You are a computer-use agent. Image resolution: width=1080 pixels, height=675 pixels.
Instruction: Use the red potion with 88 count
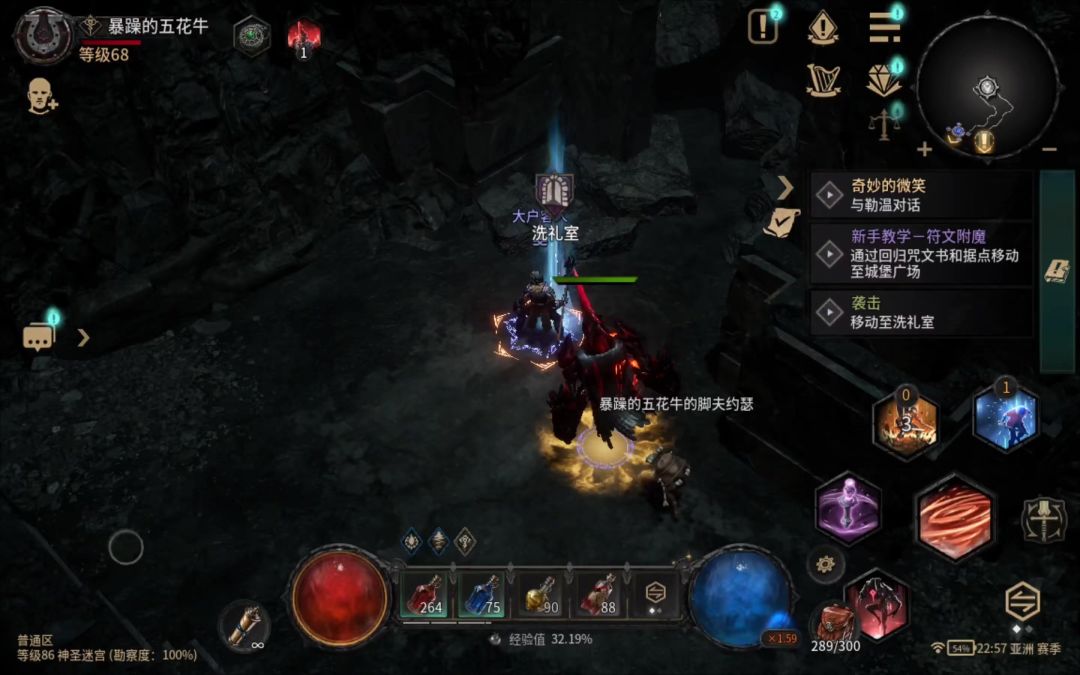click(x=600, y=595)
